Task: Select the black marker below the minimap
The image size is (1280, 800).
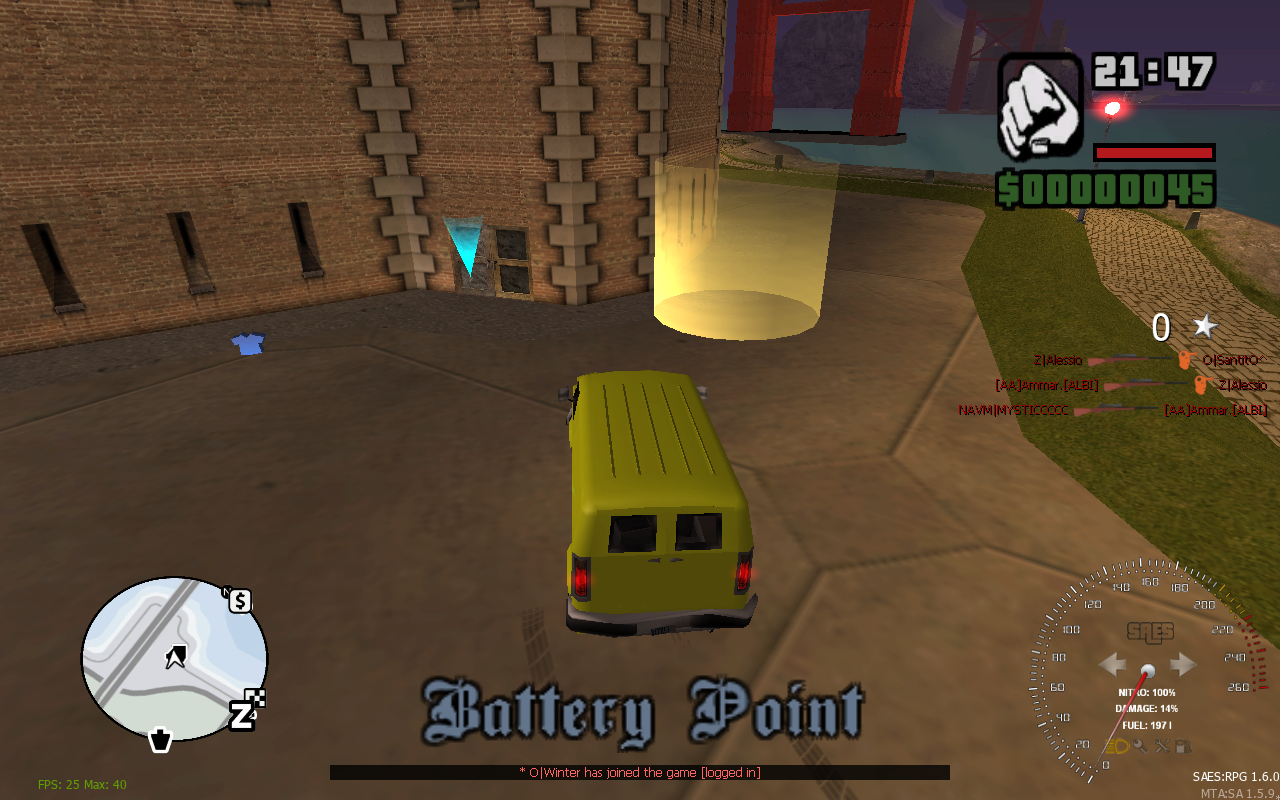Action: point(160,740)
